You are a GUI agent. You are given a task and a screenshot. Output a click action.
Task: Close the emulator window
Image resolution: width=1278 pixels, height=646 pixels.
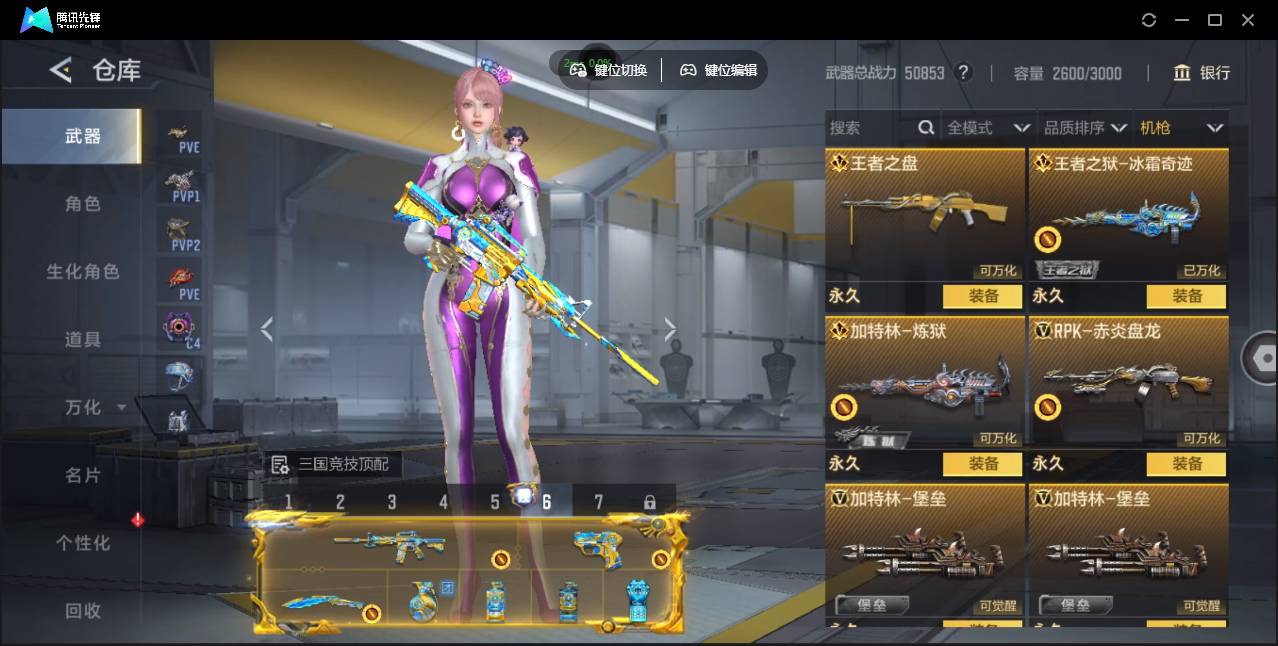pyautogui.click(x=1248, y=20)
